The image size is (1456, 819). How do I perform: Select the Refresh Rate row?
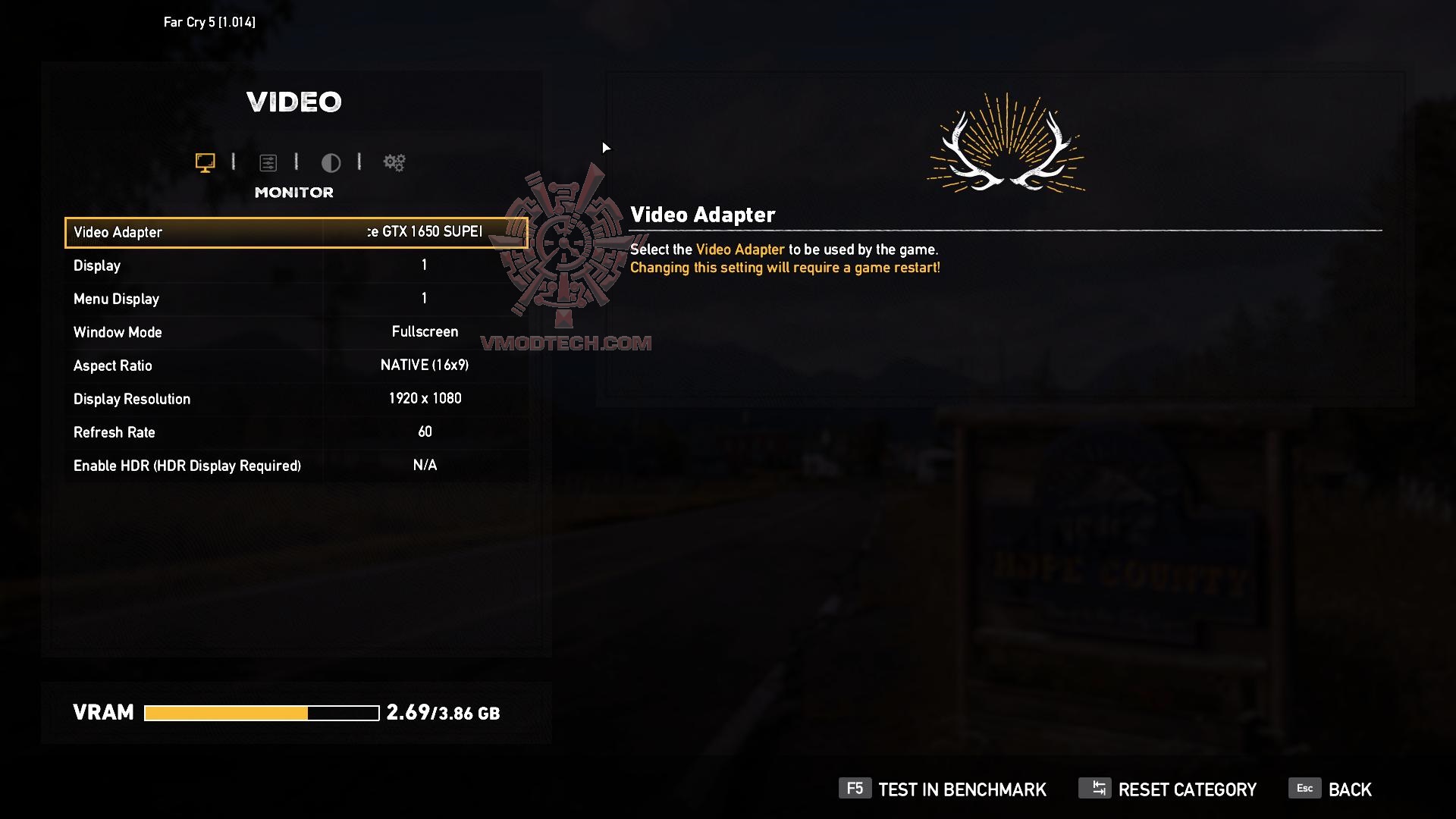pos(296,431)
